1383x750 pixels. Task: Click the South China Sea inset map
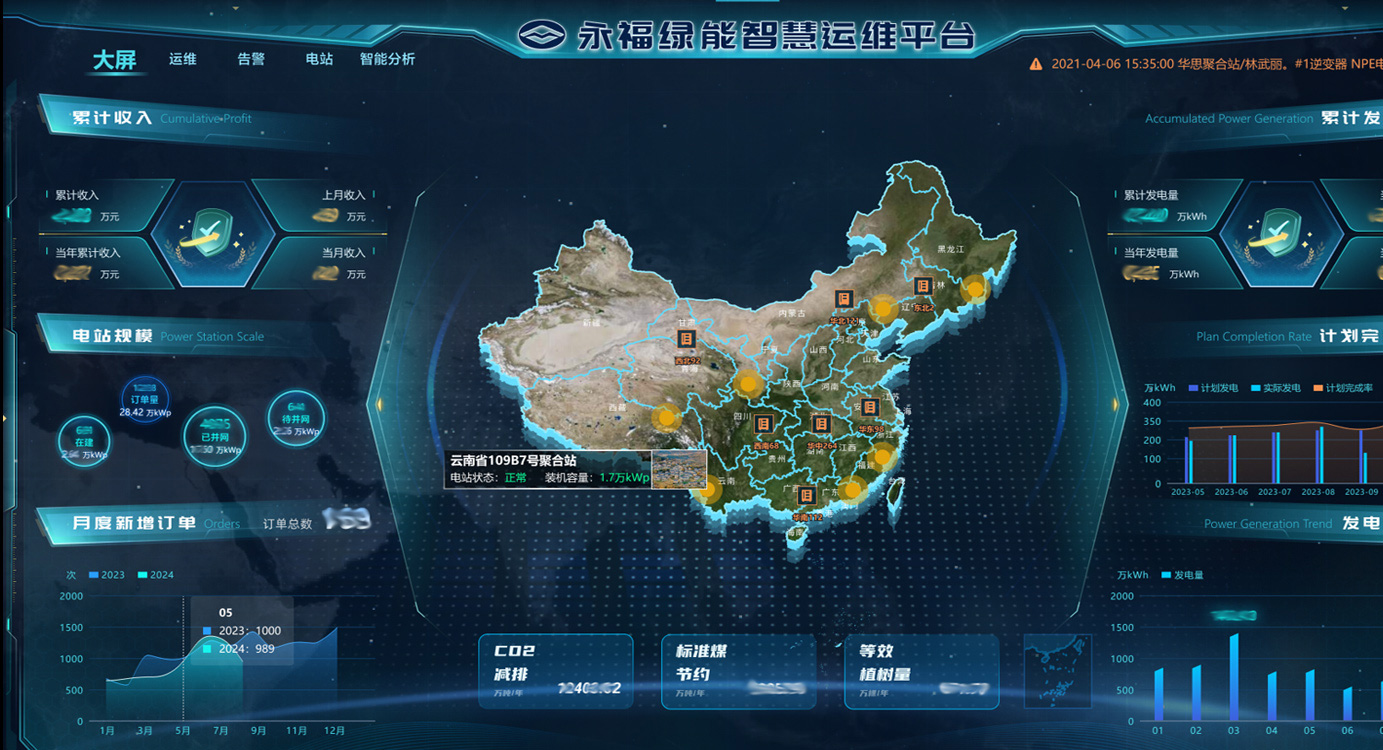point(1057,670)
